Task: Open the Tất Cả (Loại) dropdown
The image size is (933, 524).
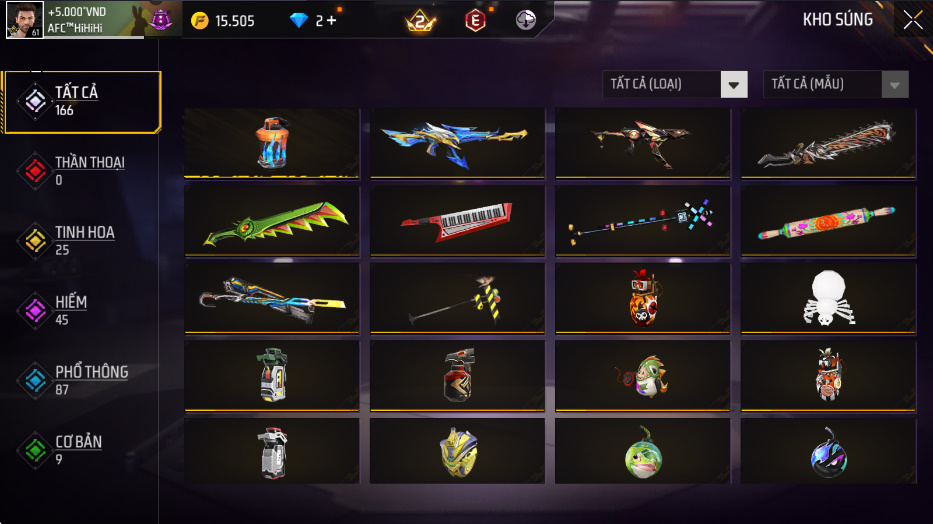Action: pos(675,84)
